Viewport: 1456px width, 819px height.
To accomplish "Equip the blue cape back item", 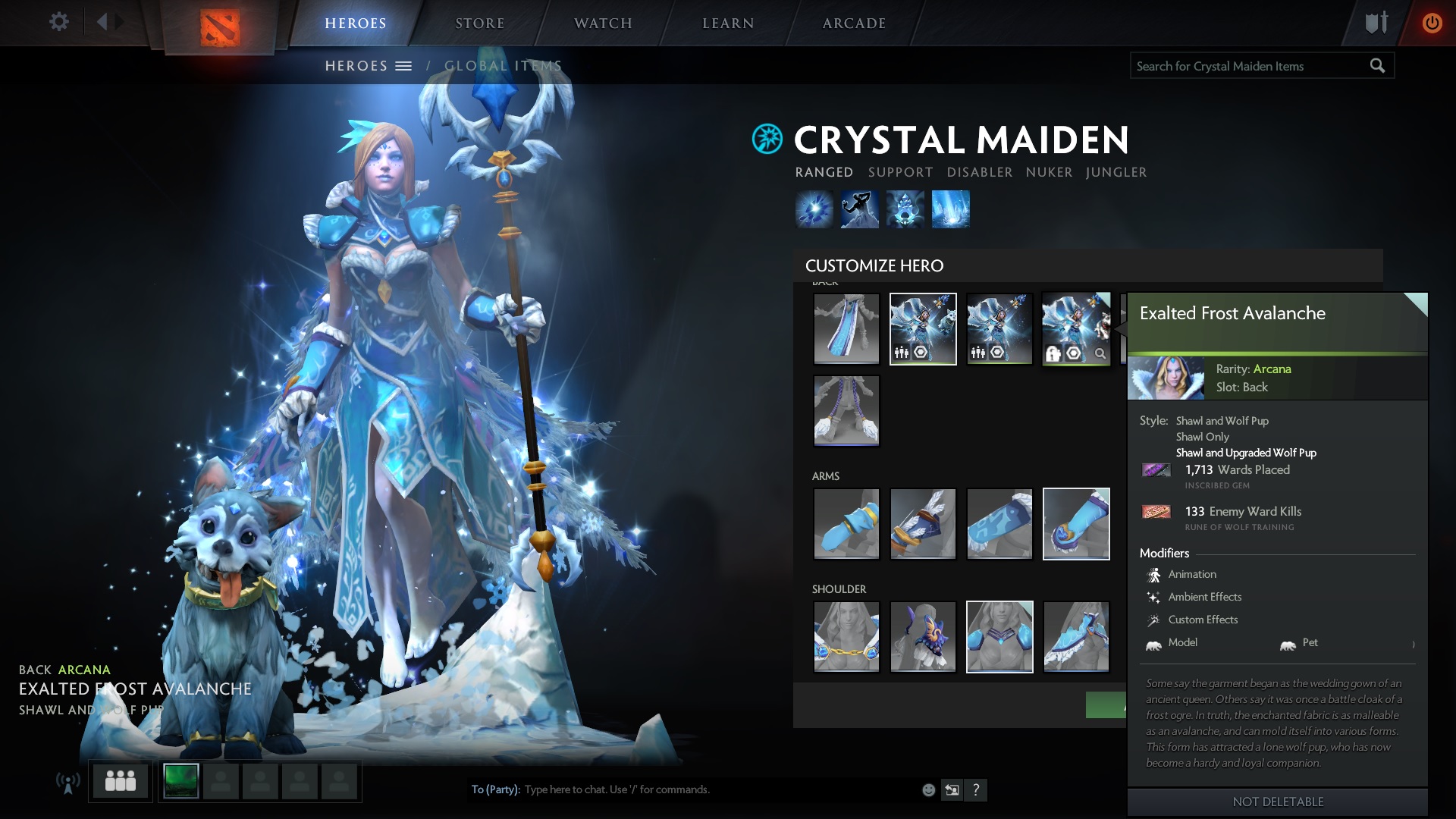I will click(x=846, y=329).
